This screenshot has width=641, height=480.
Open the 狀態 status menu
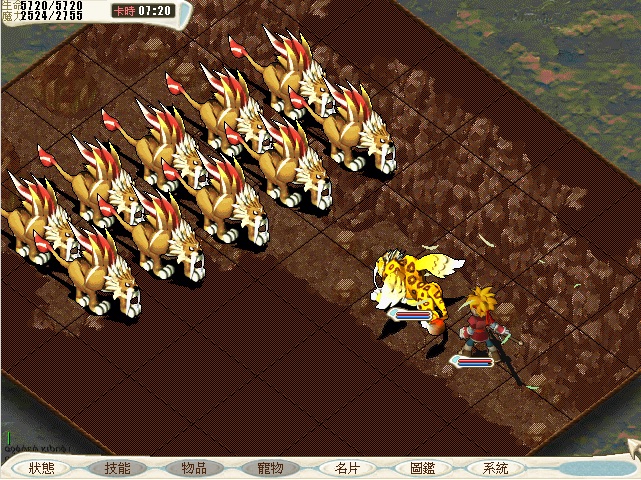click(x=42, y=468)
